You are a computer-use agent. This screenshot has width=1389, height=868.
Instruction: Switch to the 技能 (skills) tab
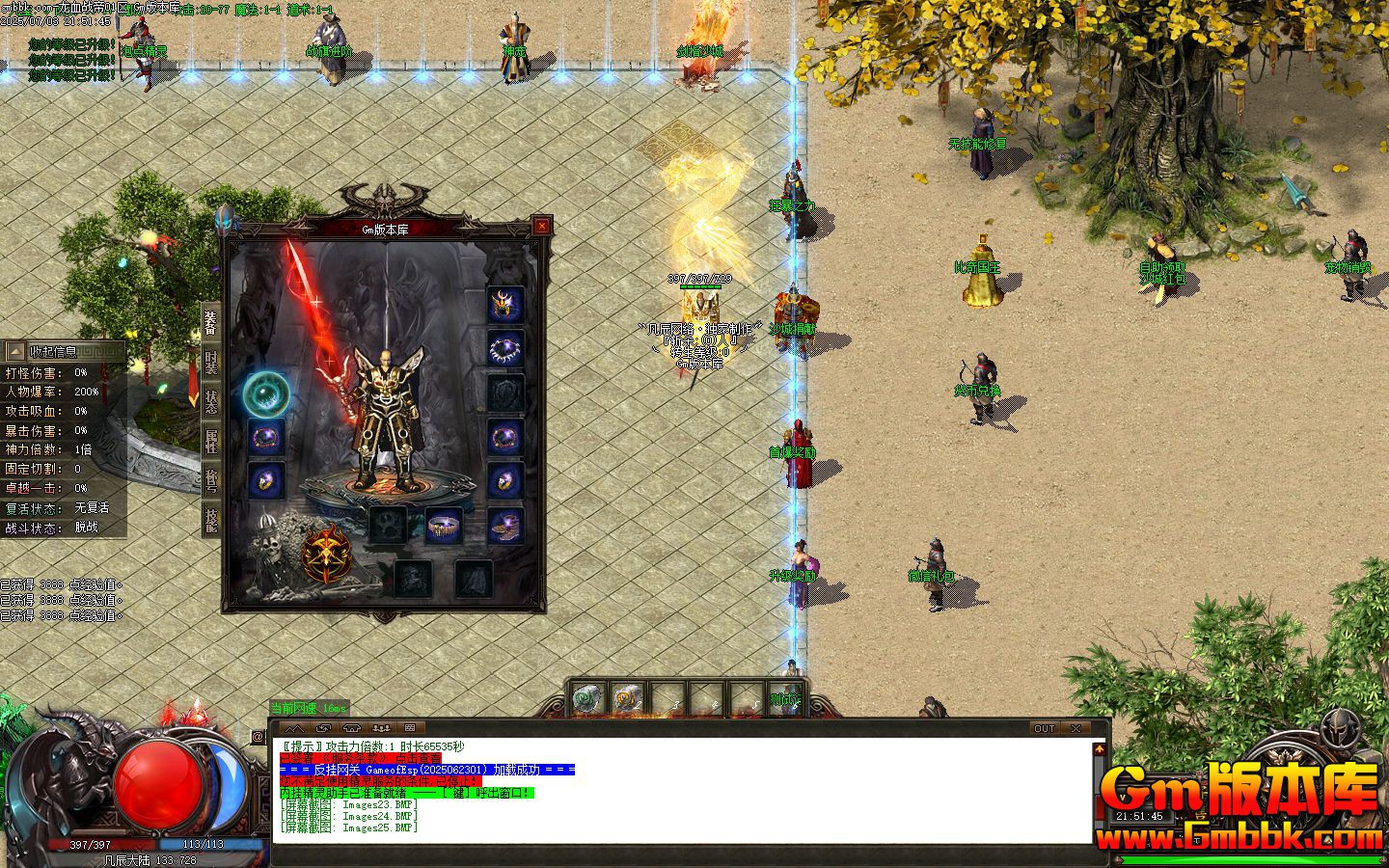tap(210, 520)
